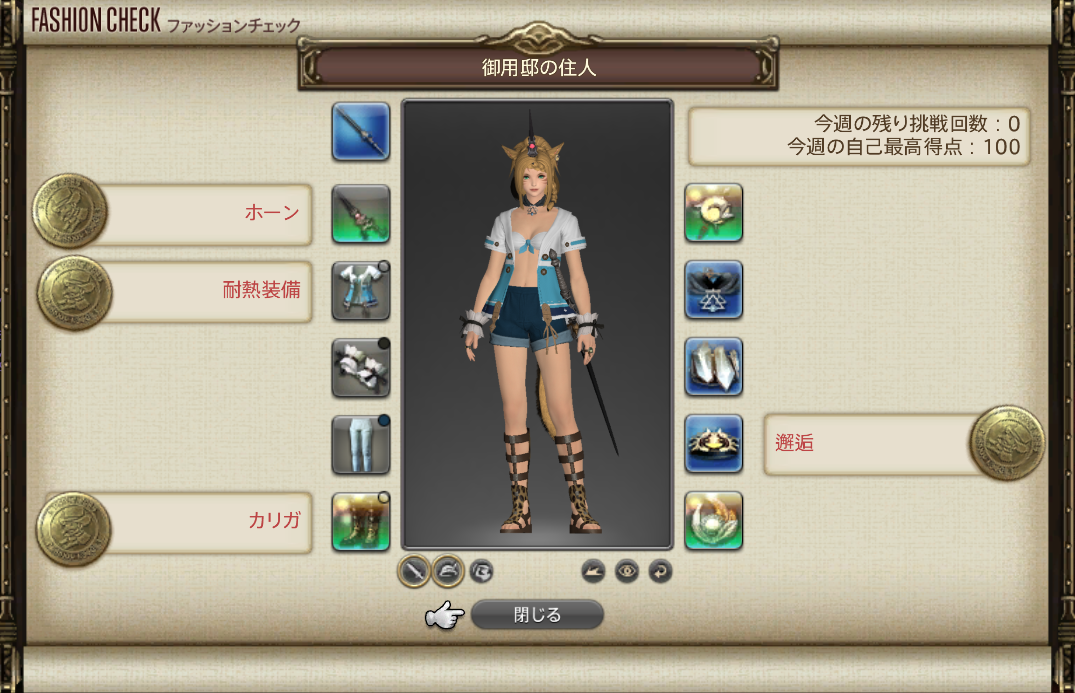
Task: Select the crystal bracelet slot
Action: (x=713, y=367)
